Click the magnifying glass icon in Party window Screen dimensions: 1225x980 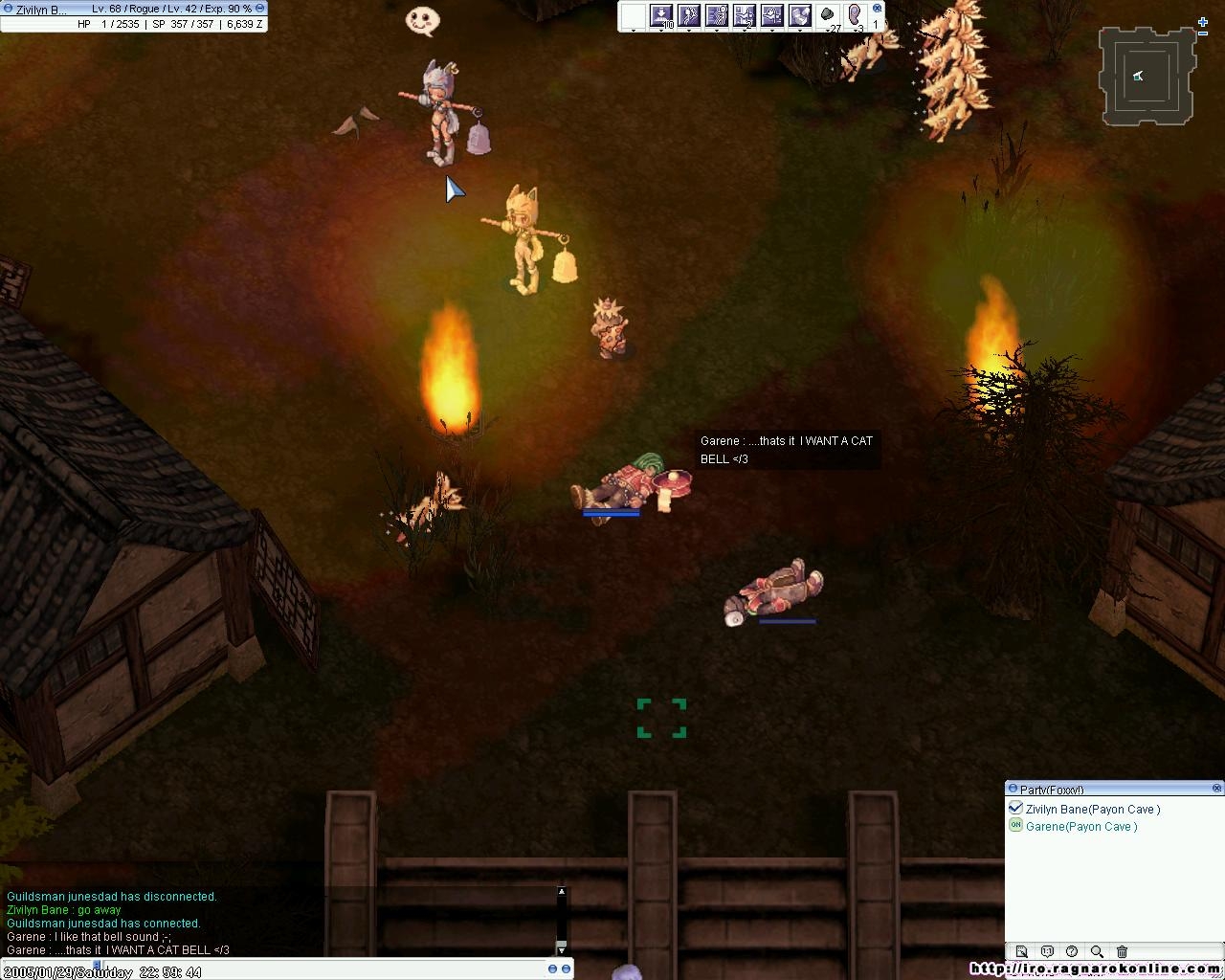click(x=1097, y=951)
